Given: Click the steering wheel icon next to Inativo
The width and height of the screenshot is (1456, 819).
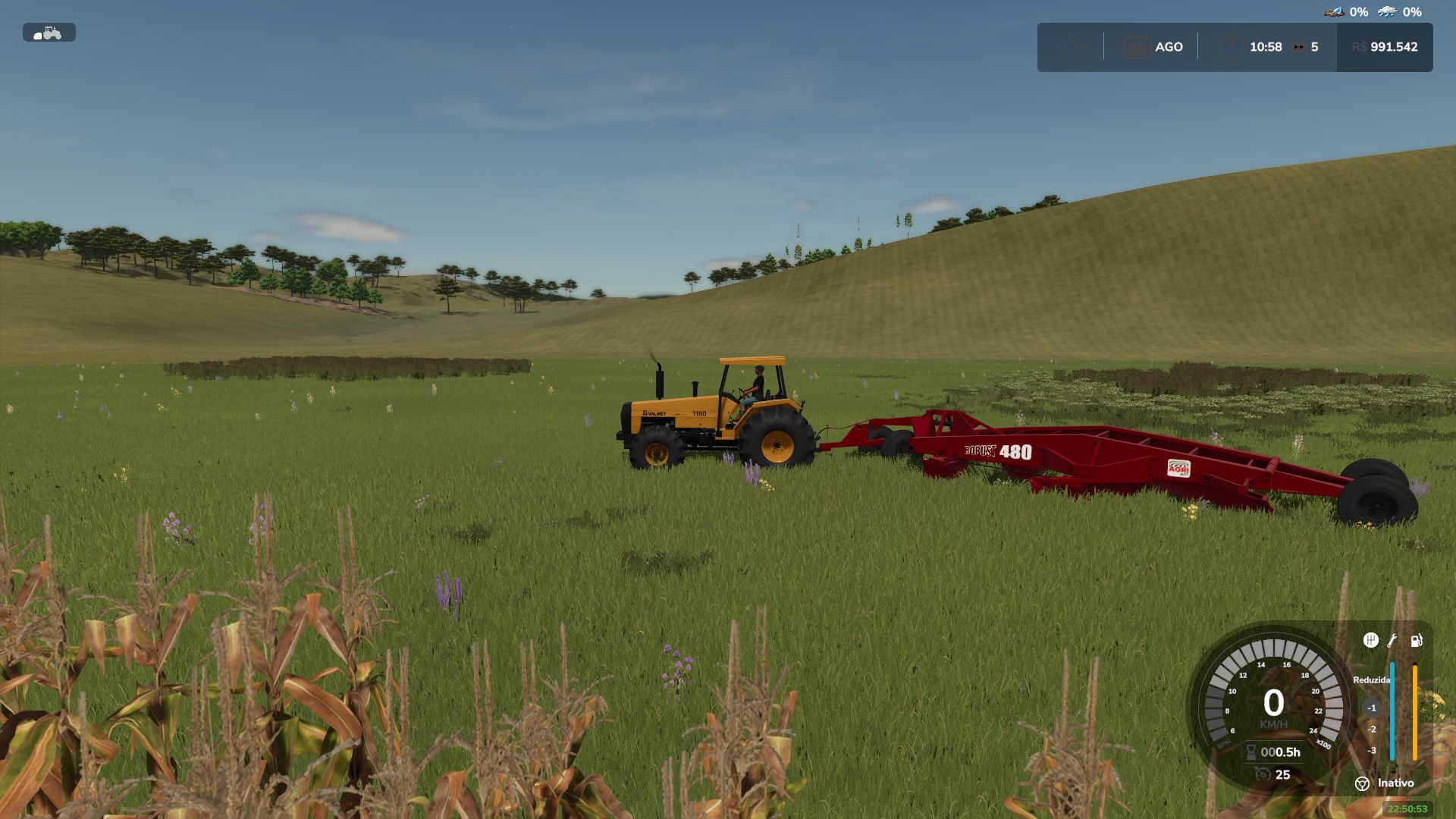Looking at the screenshot, I should pos(1362,783).
